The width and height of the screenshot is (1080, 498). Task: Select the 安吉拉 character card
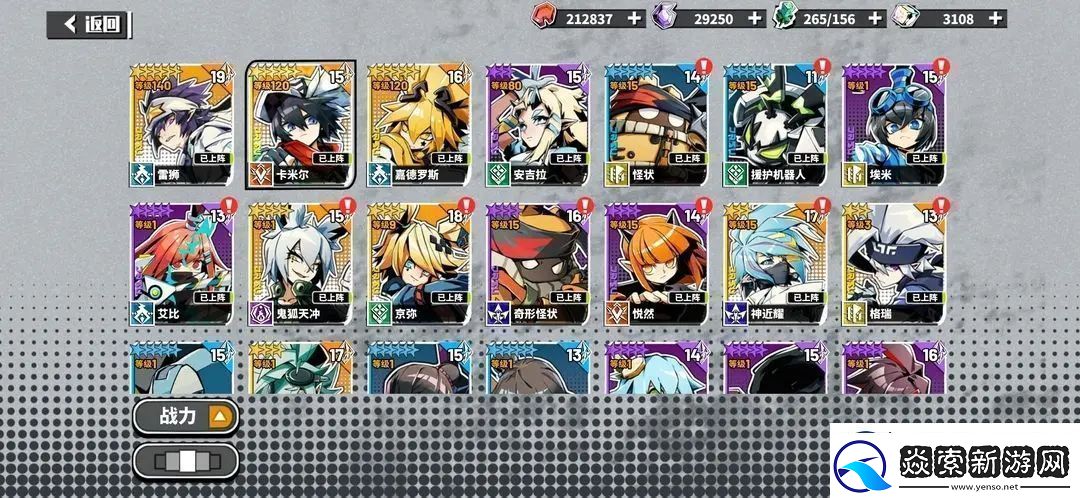(x=537, y=124)
